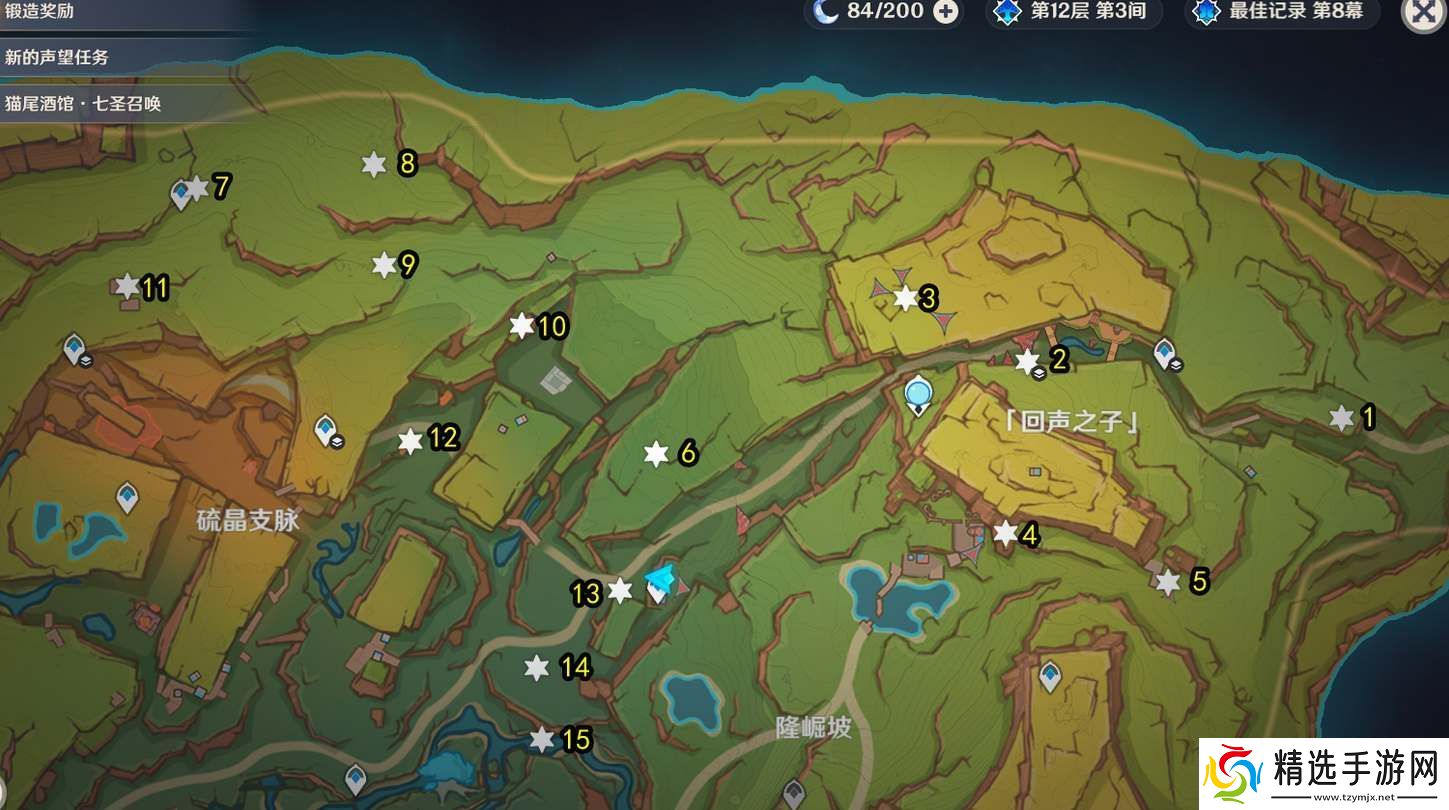Select star marker number 12
The width and height of the screenshot is (1449, 810).
pyautogui.click(x=410, y=441)
